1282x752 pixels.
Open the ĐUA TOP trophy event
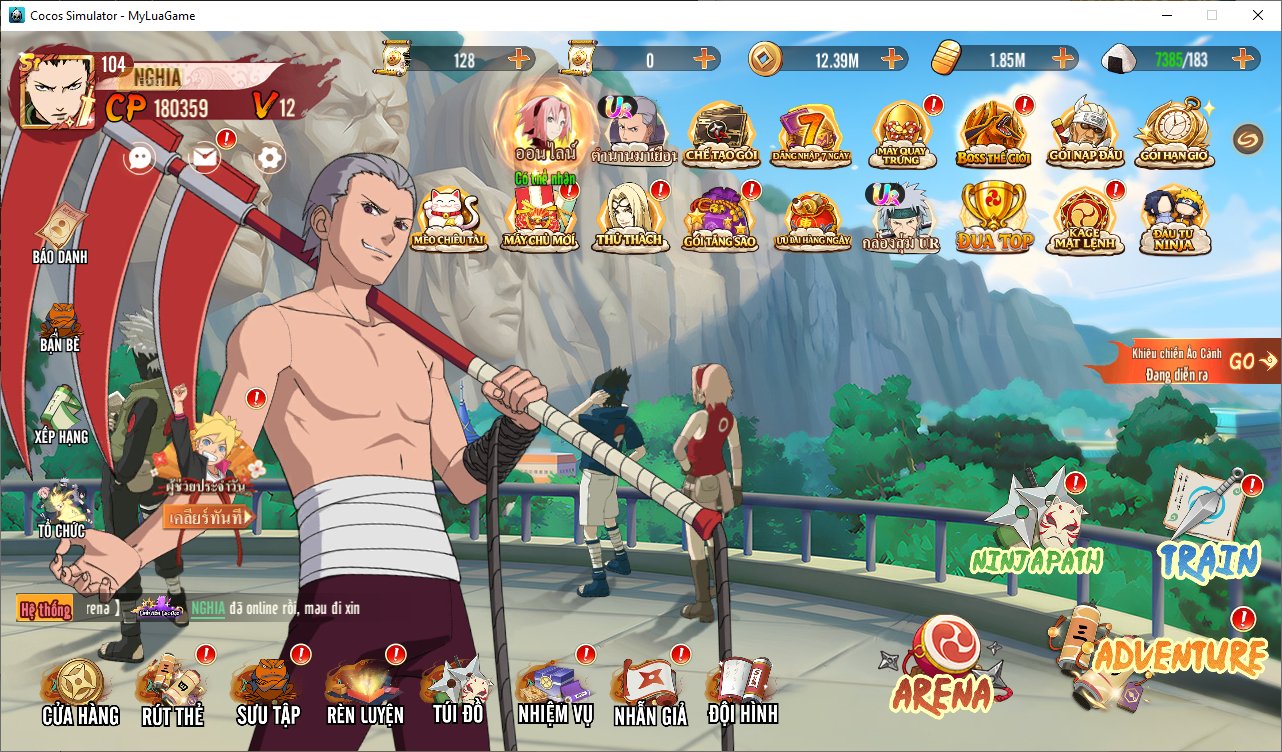pyautogui.click(x=993, y=217)
